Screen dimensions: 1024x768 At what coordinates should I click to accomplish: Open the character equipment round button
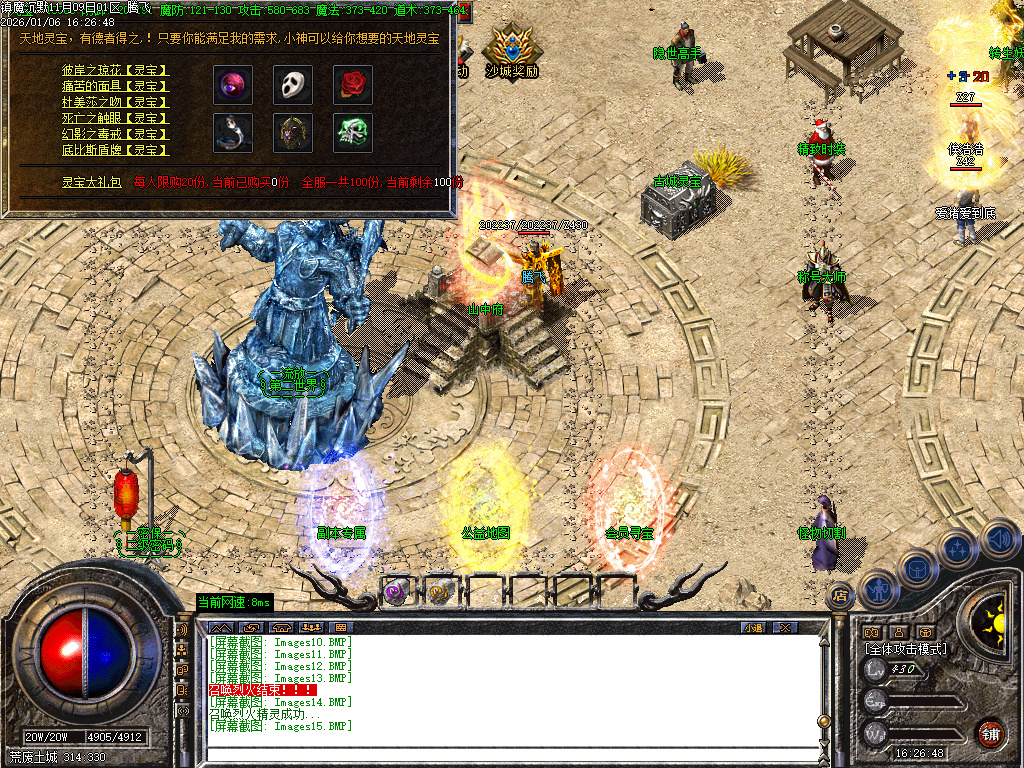tap(878, 590)
